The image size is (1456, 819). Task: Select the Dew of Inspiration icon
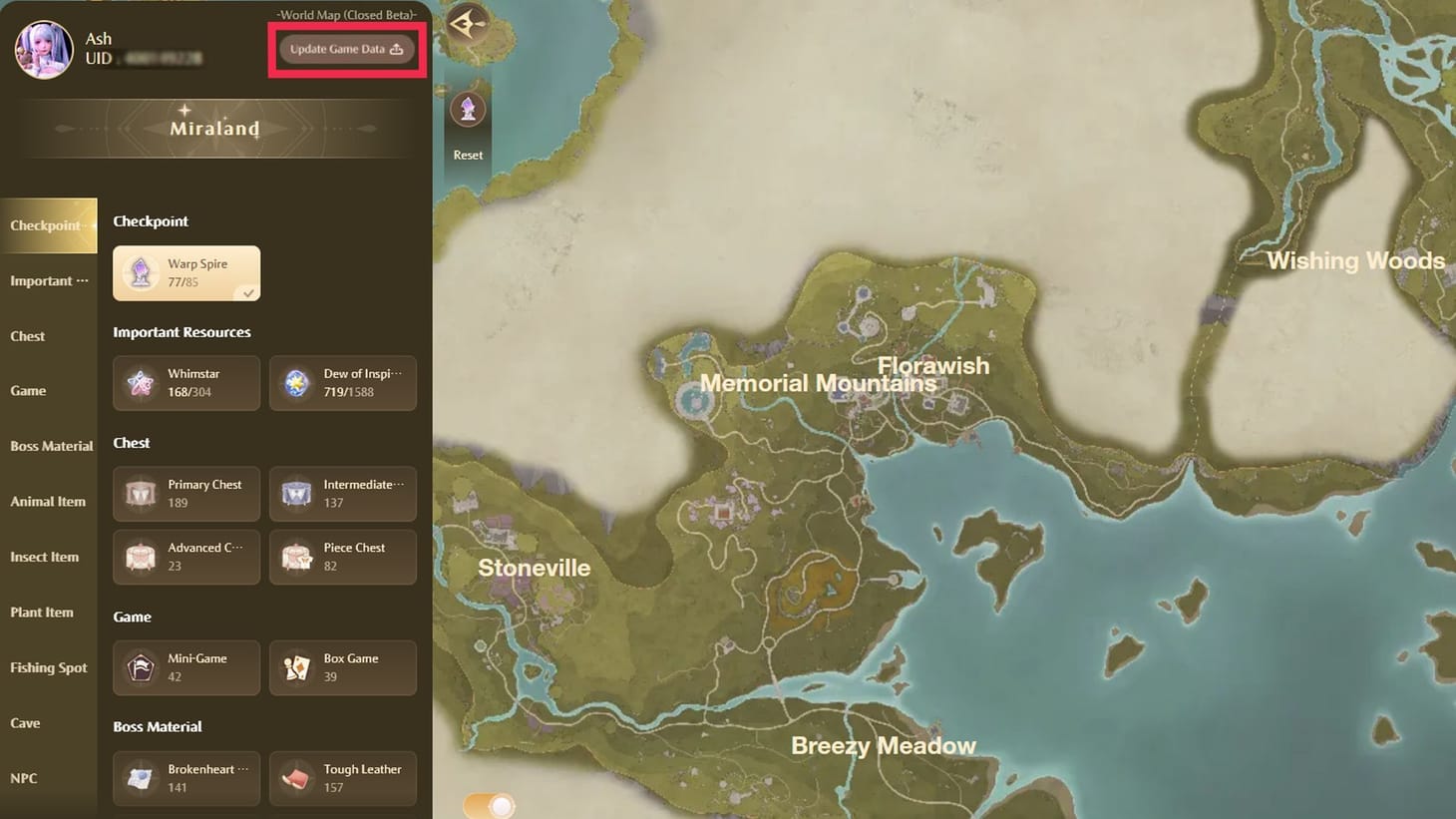[x=297, y=383]
